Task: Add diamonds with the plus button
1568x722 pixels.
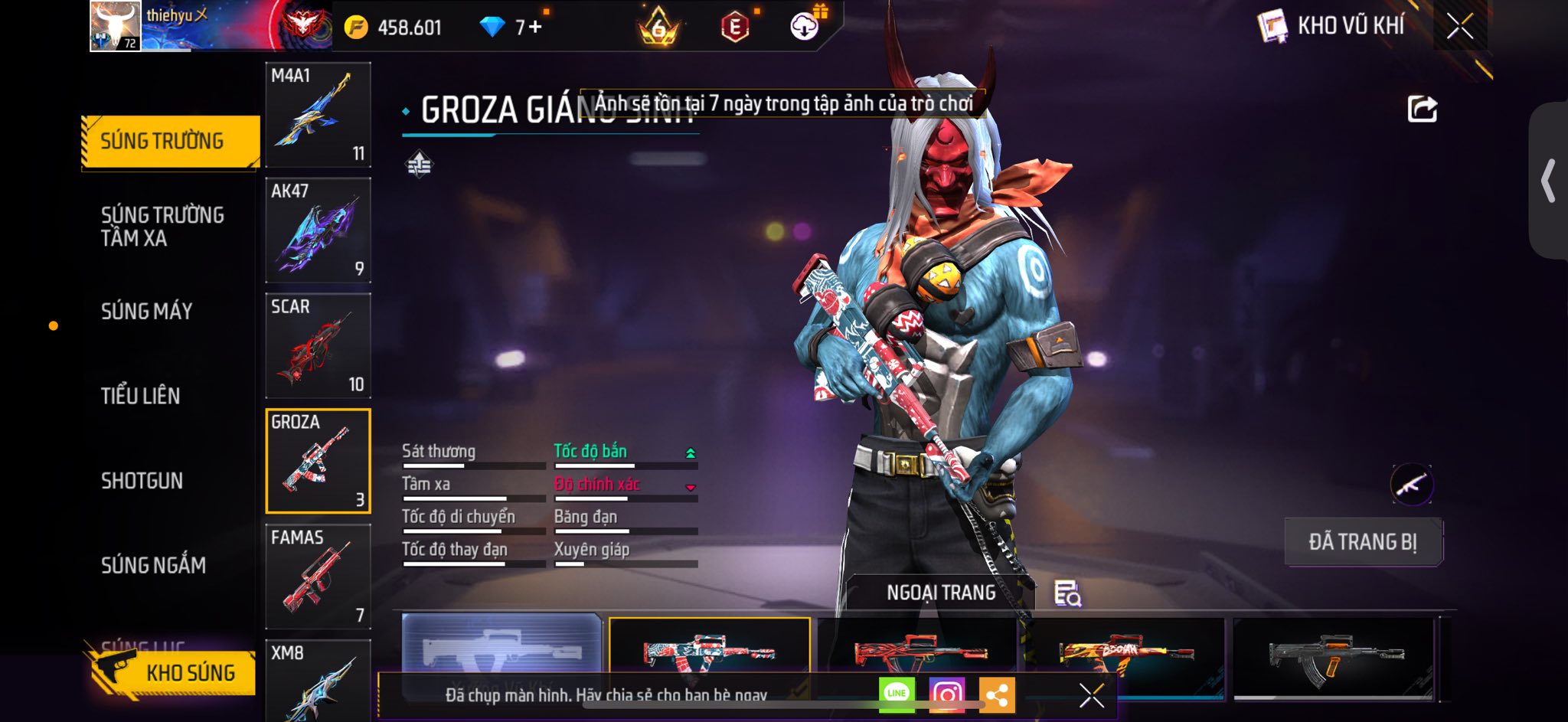Action: pos(534,28)
